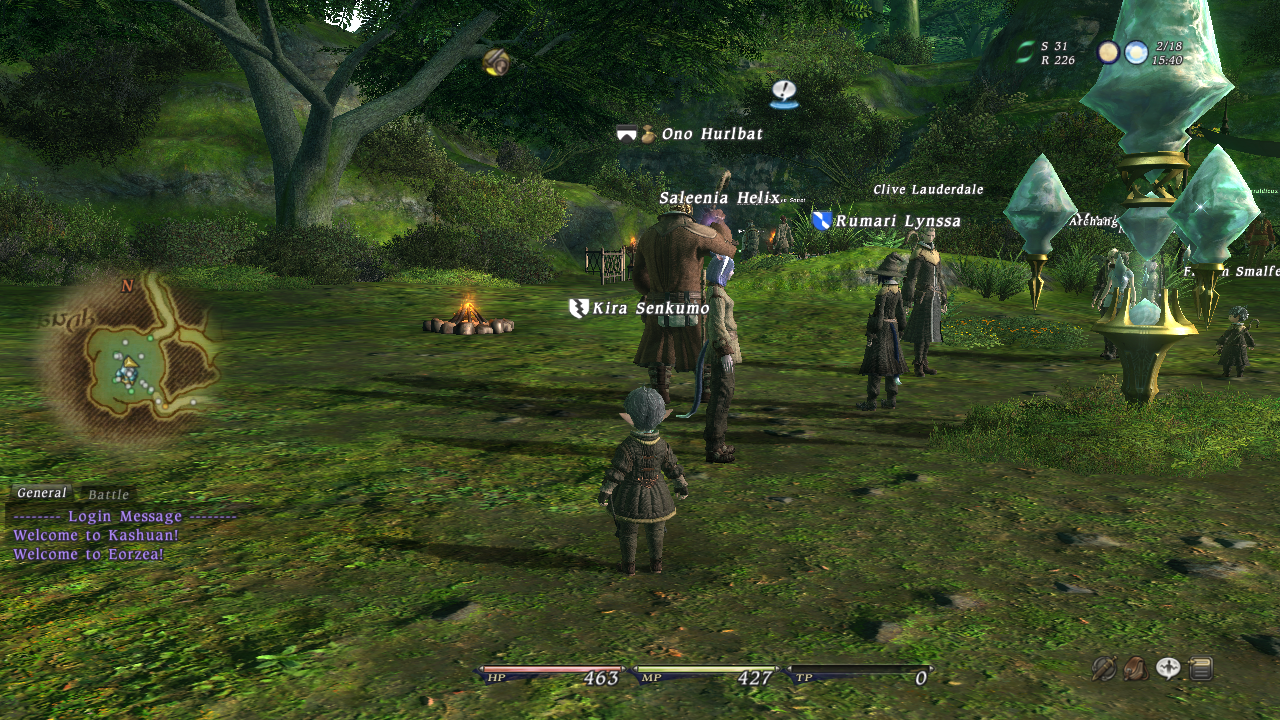Open the leather bag inventory icon

(1136, 668)
